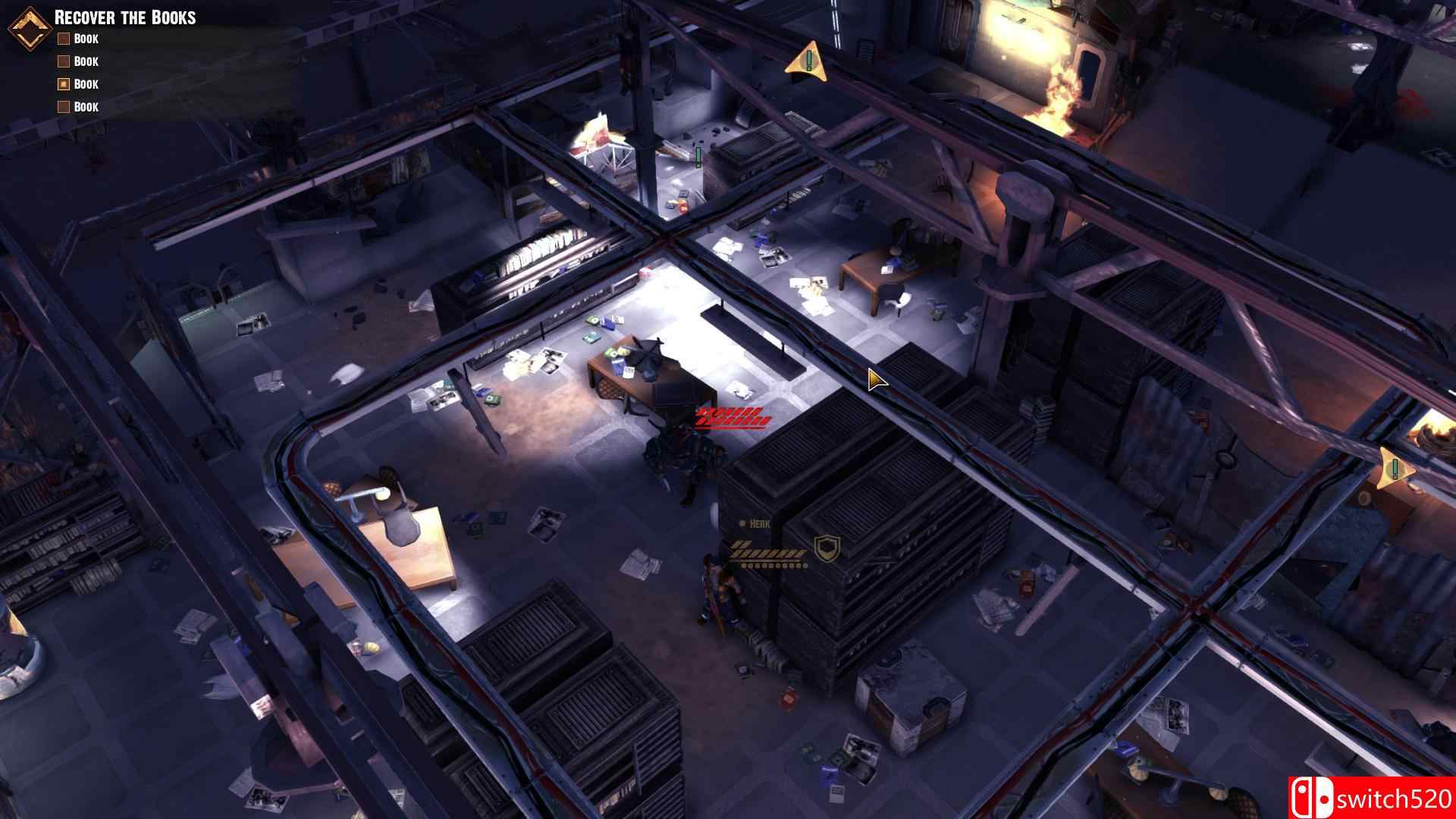1456x819 pixels.
Task: Uncheck the third completed Book objective
Action: [x=63, y=83]
